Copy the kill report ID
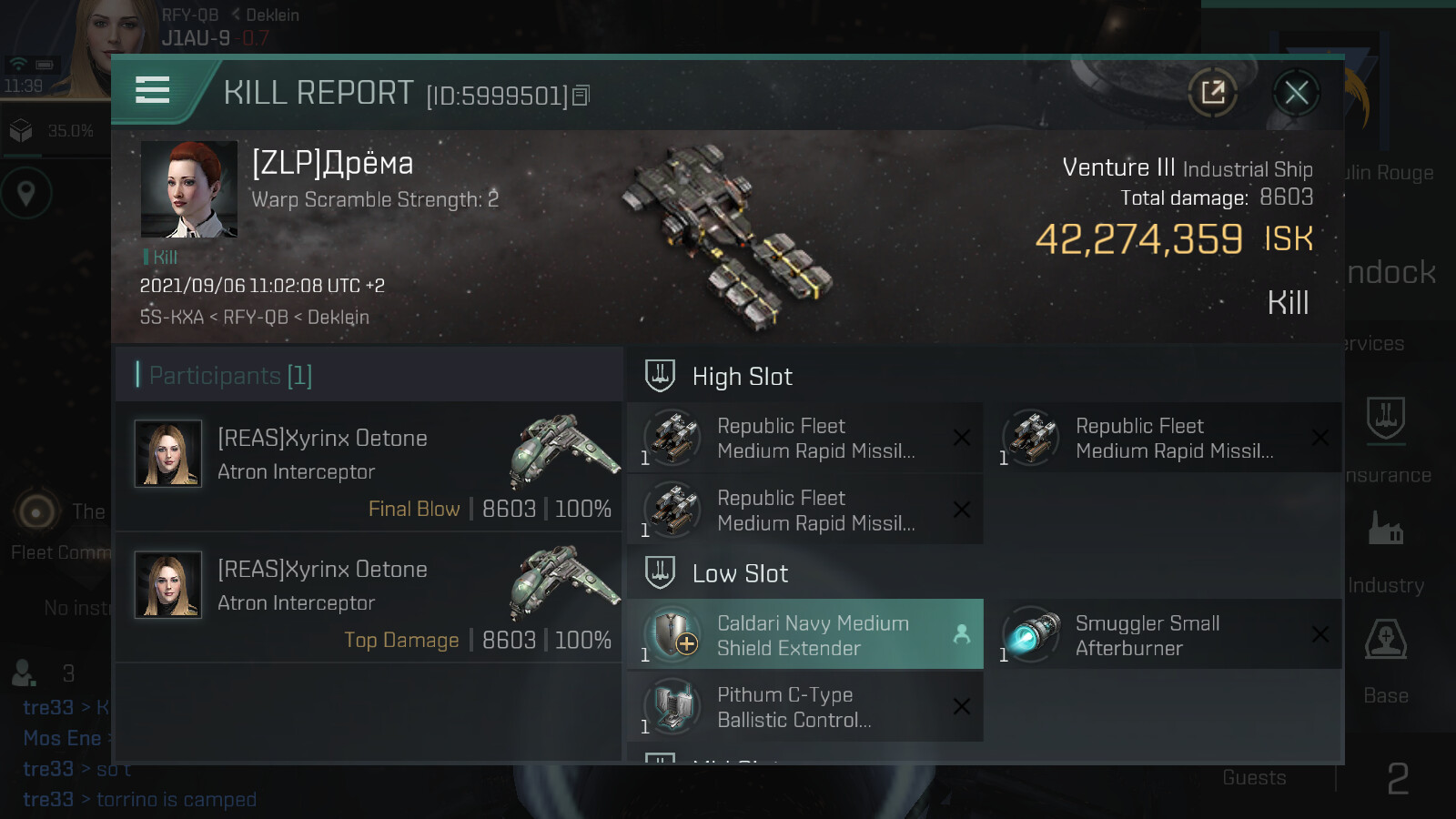This screenshot has height=819, width=1456. (581, 95)
